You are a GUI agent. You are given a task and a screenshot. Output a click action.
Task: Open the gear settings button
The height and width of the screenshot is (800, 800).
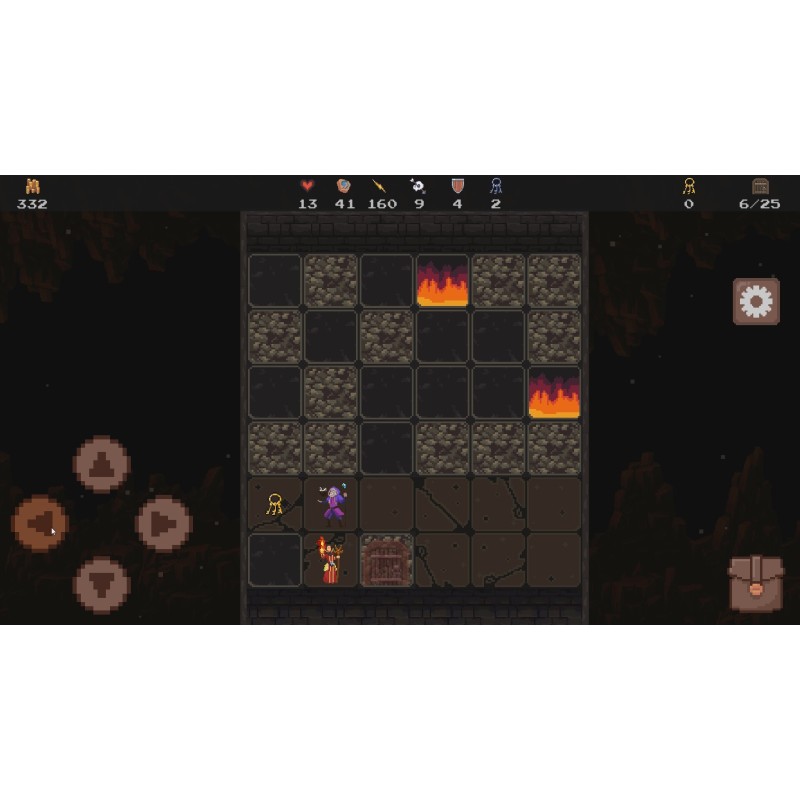tap(756, 301)
